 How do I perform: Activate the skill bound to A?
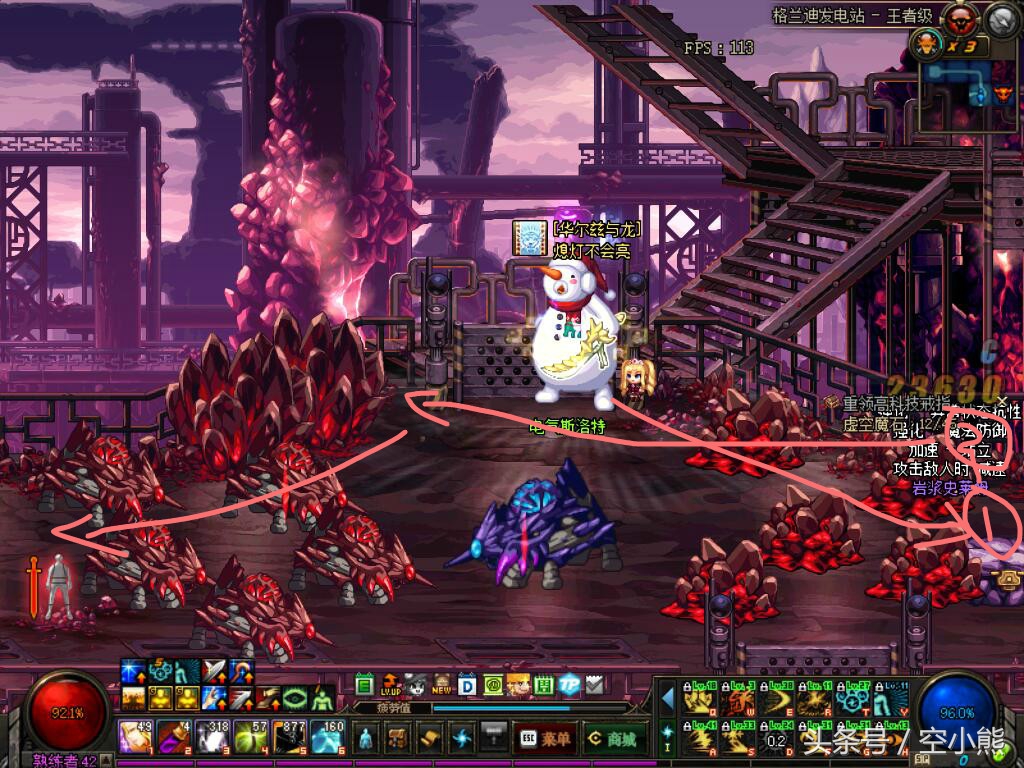697,739
